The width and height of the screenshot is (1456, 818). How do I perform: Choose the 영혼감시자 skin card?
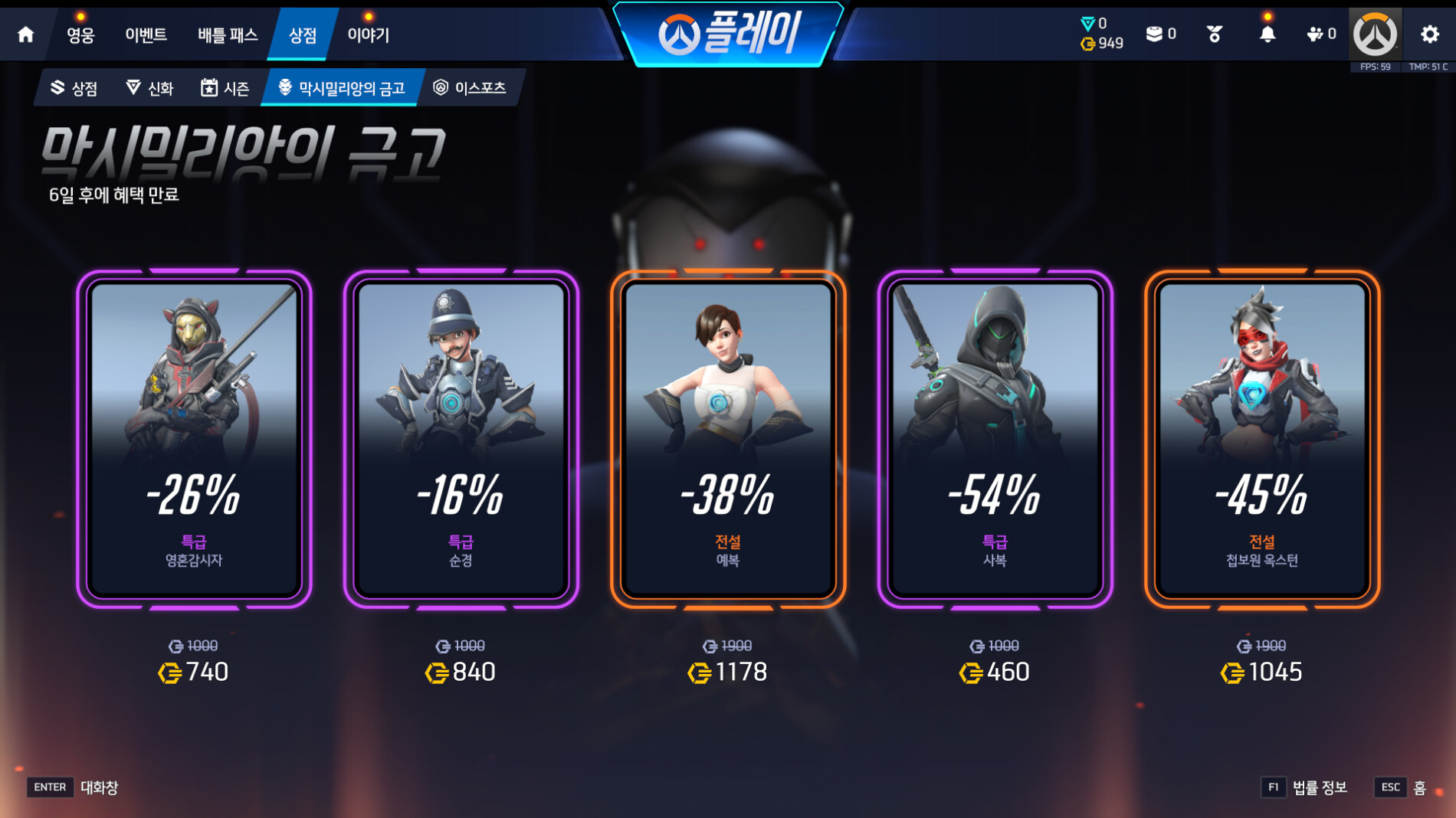coord(194,440)
